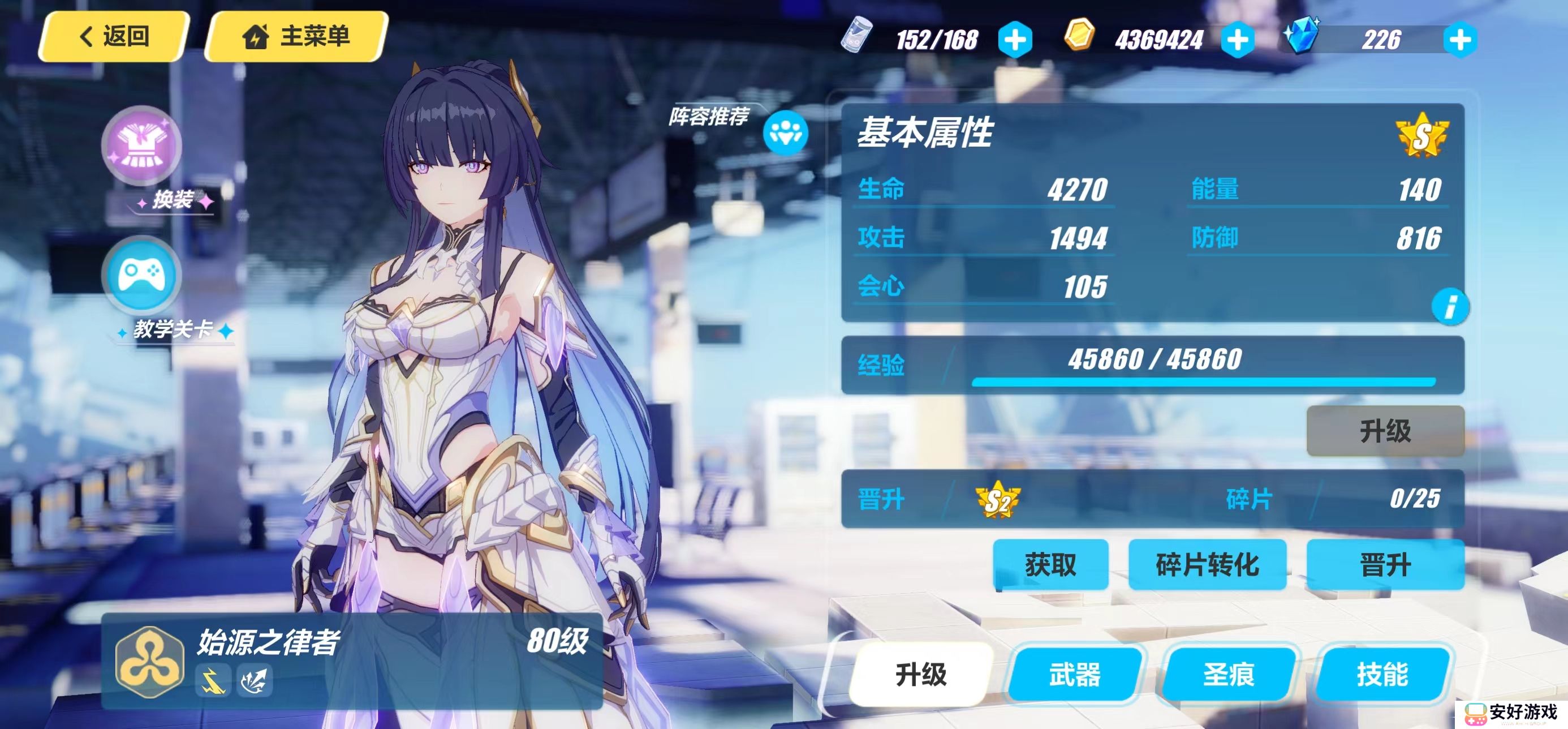
Task: Click the S rank star badge
Action: point(1422,136)
